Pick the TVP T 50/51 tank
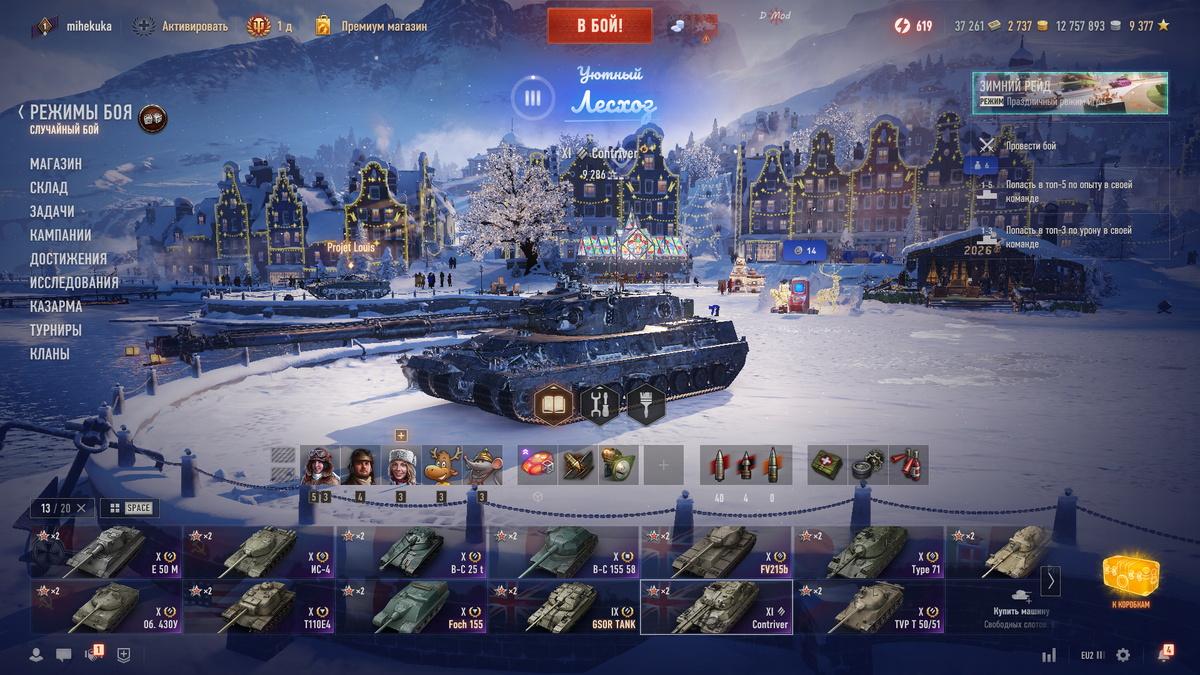The height and width of the screenshot is (675, 1200). (868, 607)
